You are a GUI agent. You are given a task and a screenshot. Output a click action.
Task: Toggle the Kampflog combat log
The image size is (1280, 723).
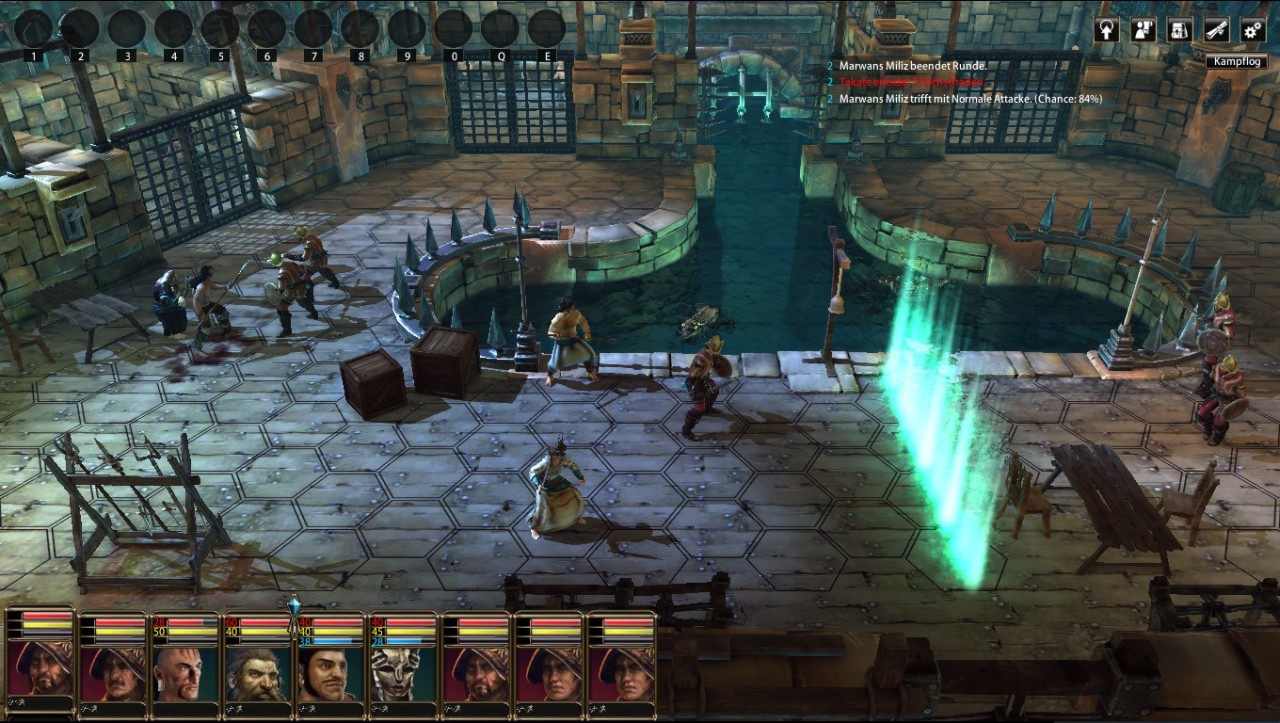coord(1237,62)
